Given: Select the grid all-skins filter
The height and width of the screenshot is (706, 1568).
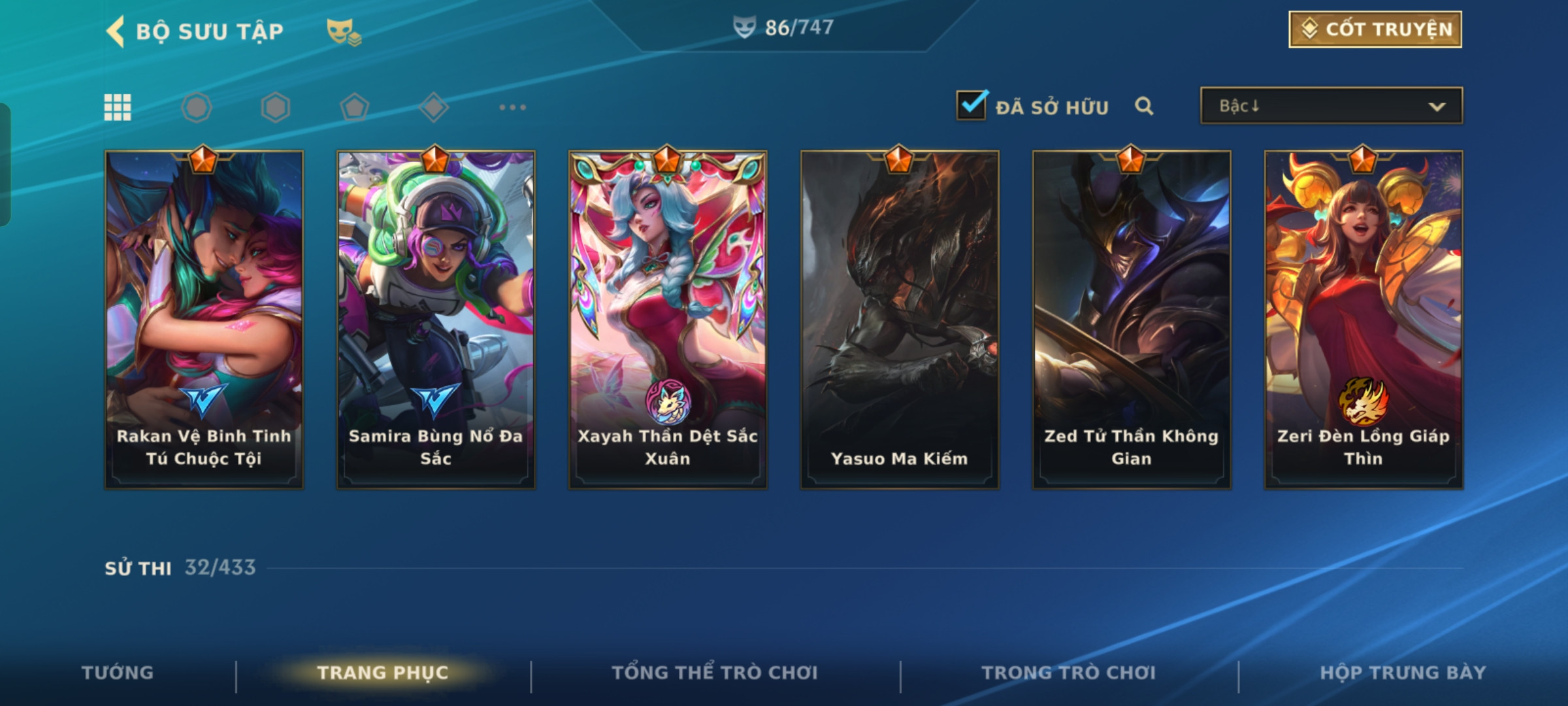Looking at the screenshot, I should pyautogui.click(x=118, y=107).
